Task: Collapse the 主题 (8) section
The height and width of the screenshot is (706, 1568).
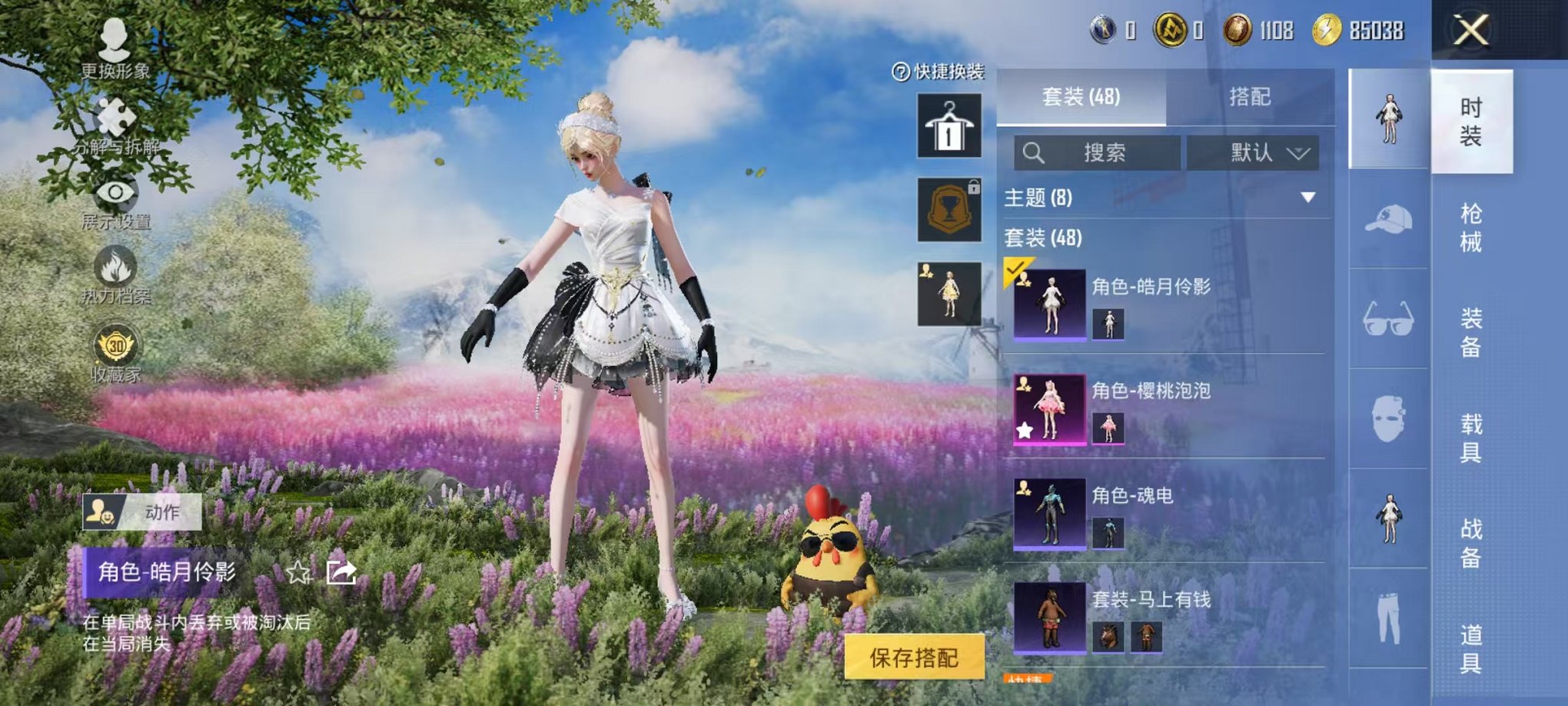Action: [x=1308, y=198]
